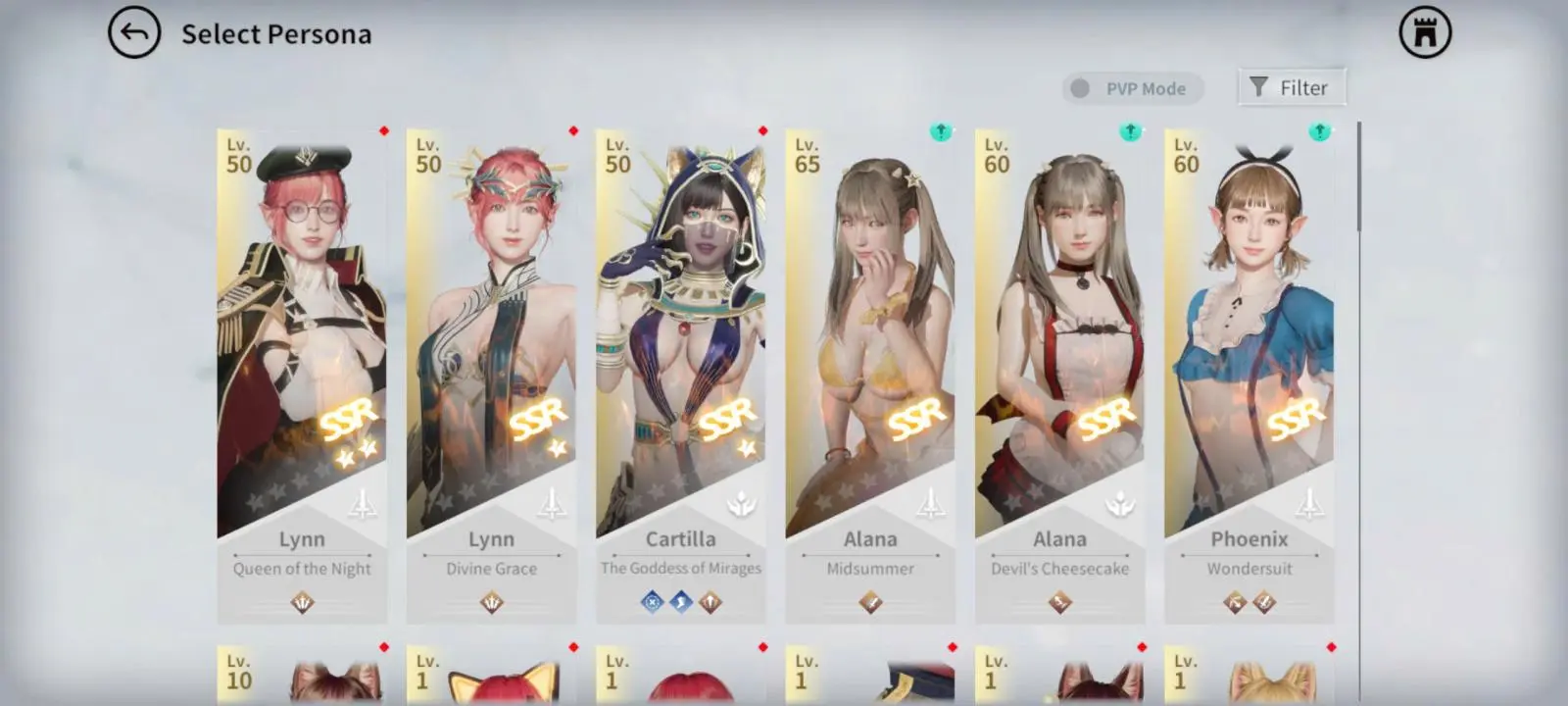Select Lynn Queen of the Night card
The height and width of the screenshot is (706, 1568).
302,373
